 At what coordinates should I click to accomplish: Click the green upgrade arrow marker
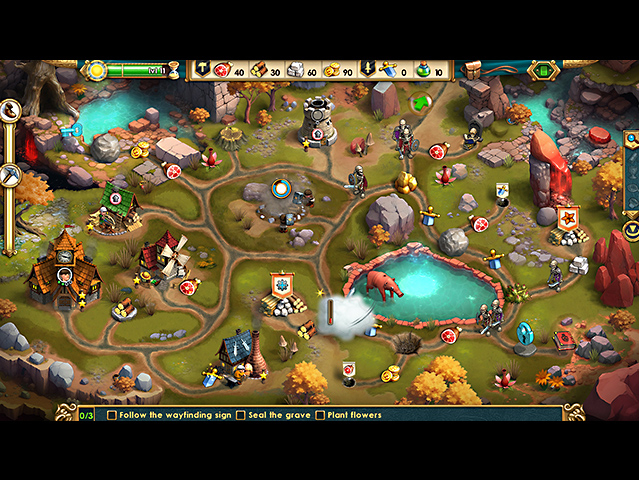tap(420, 102)
